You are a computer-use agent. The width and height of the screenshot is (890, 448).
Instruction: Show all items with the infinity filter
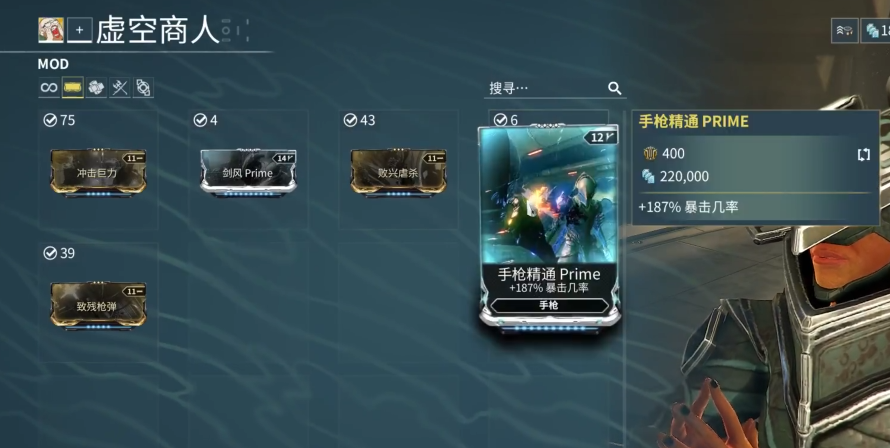[x=48, y=88]
